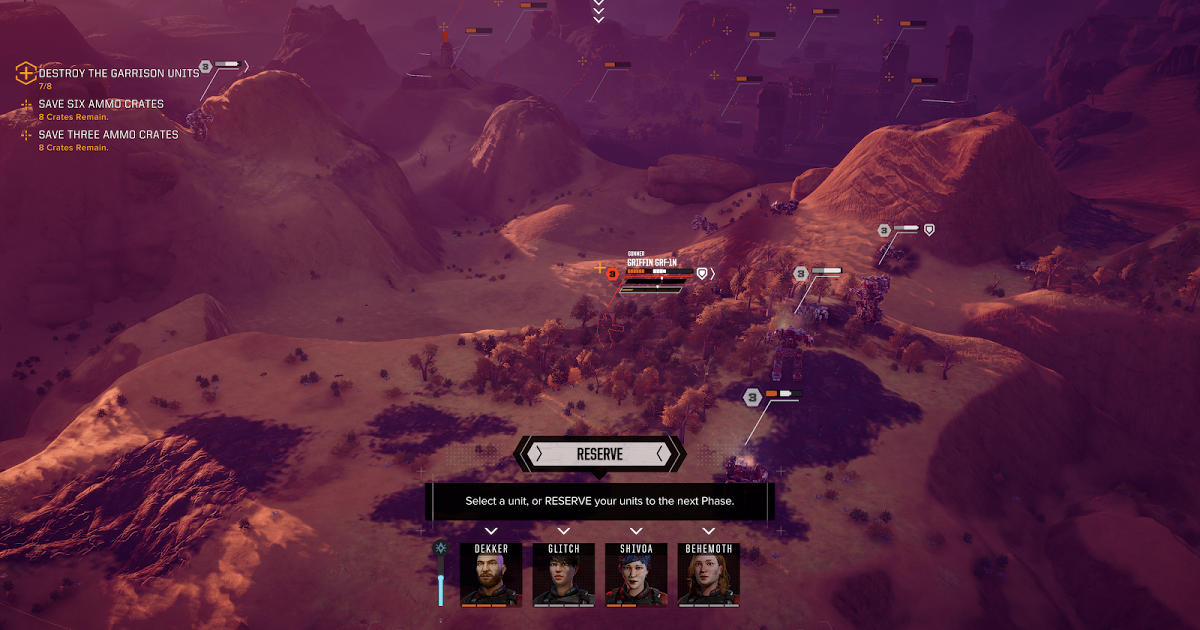Select the Save Six Ammo Crates objective
The height and width of the screenshot is (630, 1200).
(x=100, y=104)
